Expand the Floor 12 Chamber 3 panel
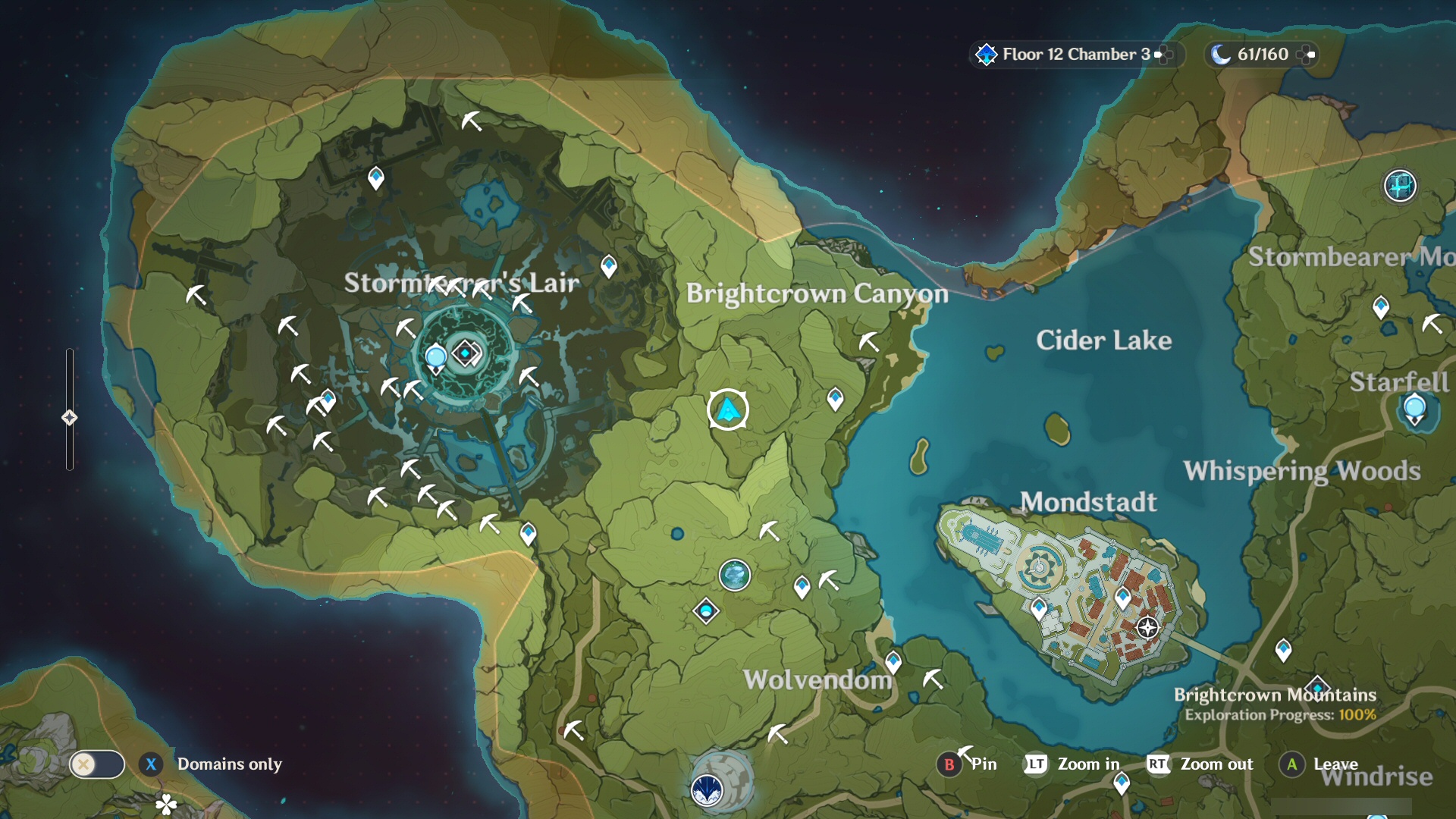Screen dimensions: 1456x819 (1159, 54)
